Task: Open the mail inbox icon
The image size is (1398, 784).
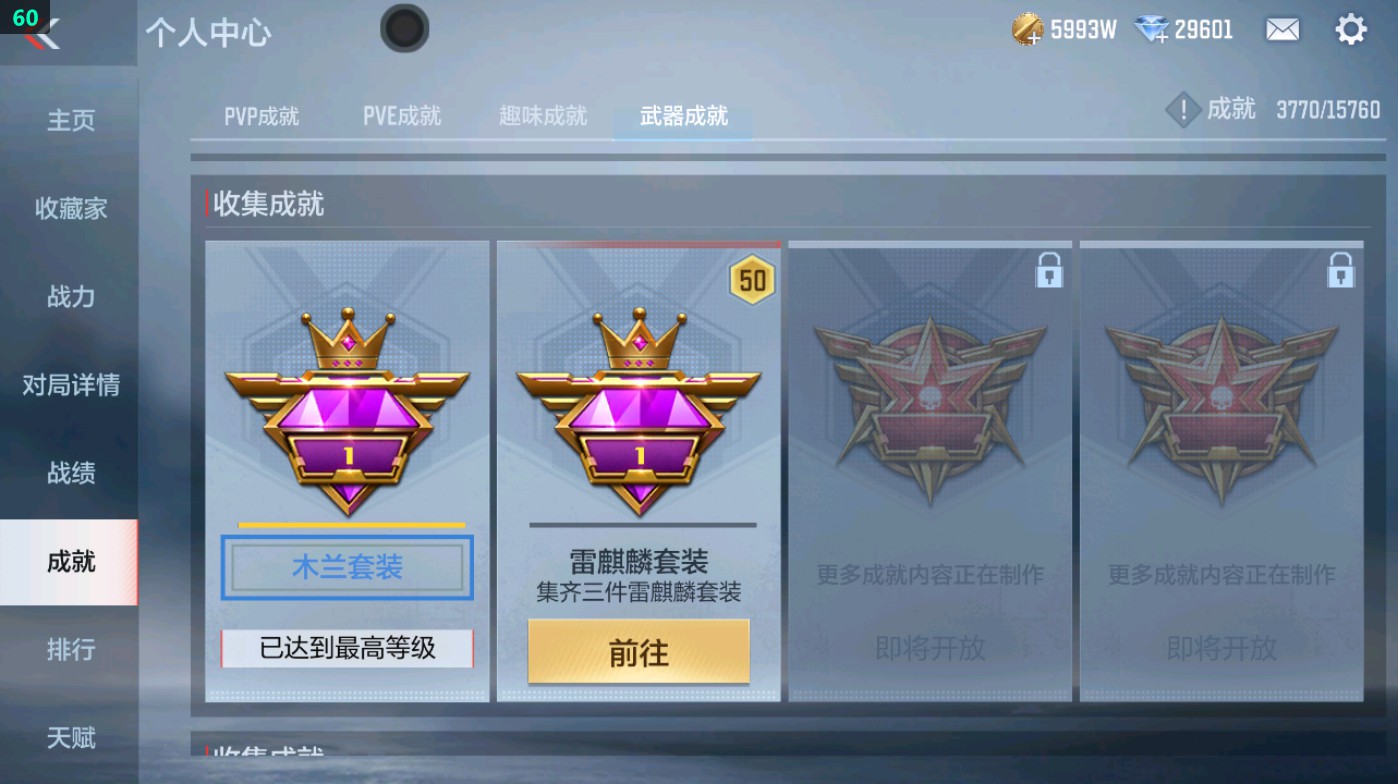Action: (1284, 30)
